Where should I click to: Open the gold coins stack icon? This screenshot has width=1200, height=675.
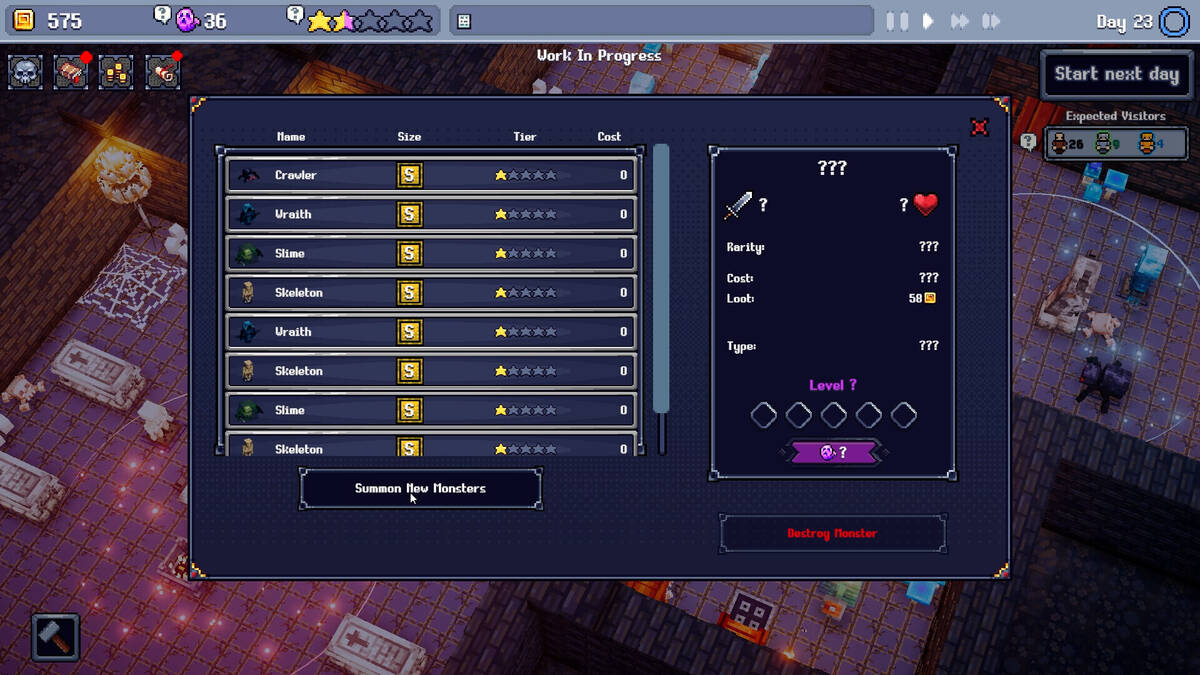pyautogui.click(x=116, y=72)
